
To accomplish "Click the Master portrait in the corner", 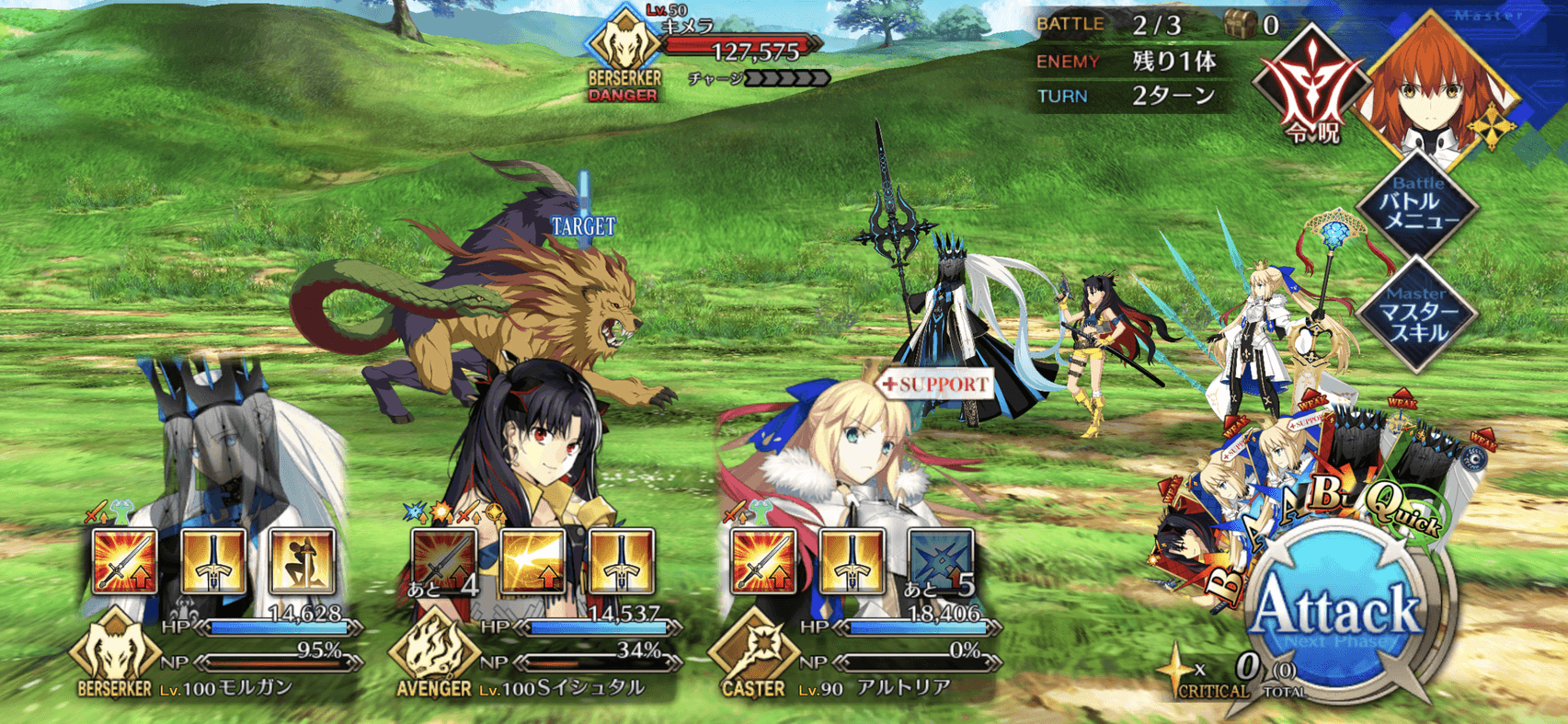I will 1439,83.
